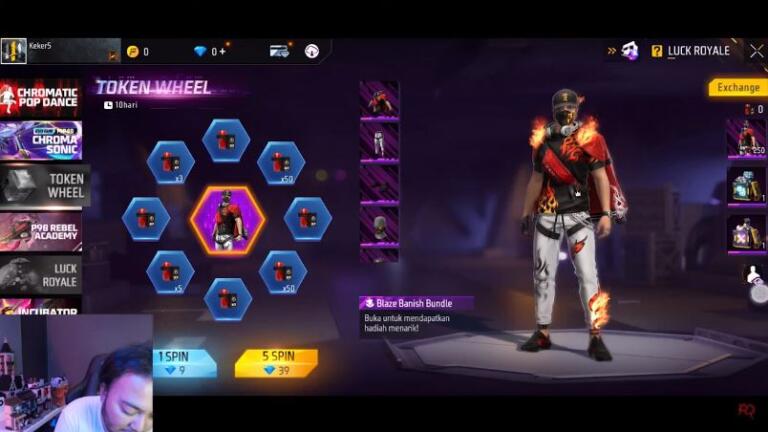The height and width of the screenshot is (432, 768).
Task: Select the Token Wheel tab
Action: pos(45,185)
